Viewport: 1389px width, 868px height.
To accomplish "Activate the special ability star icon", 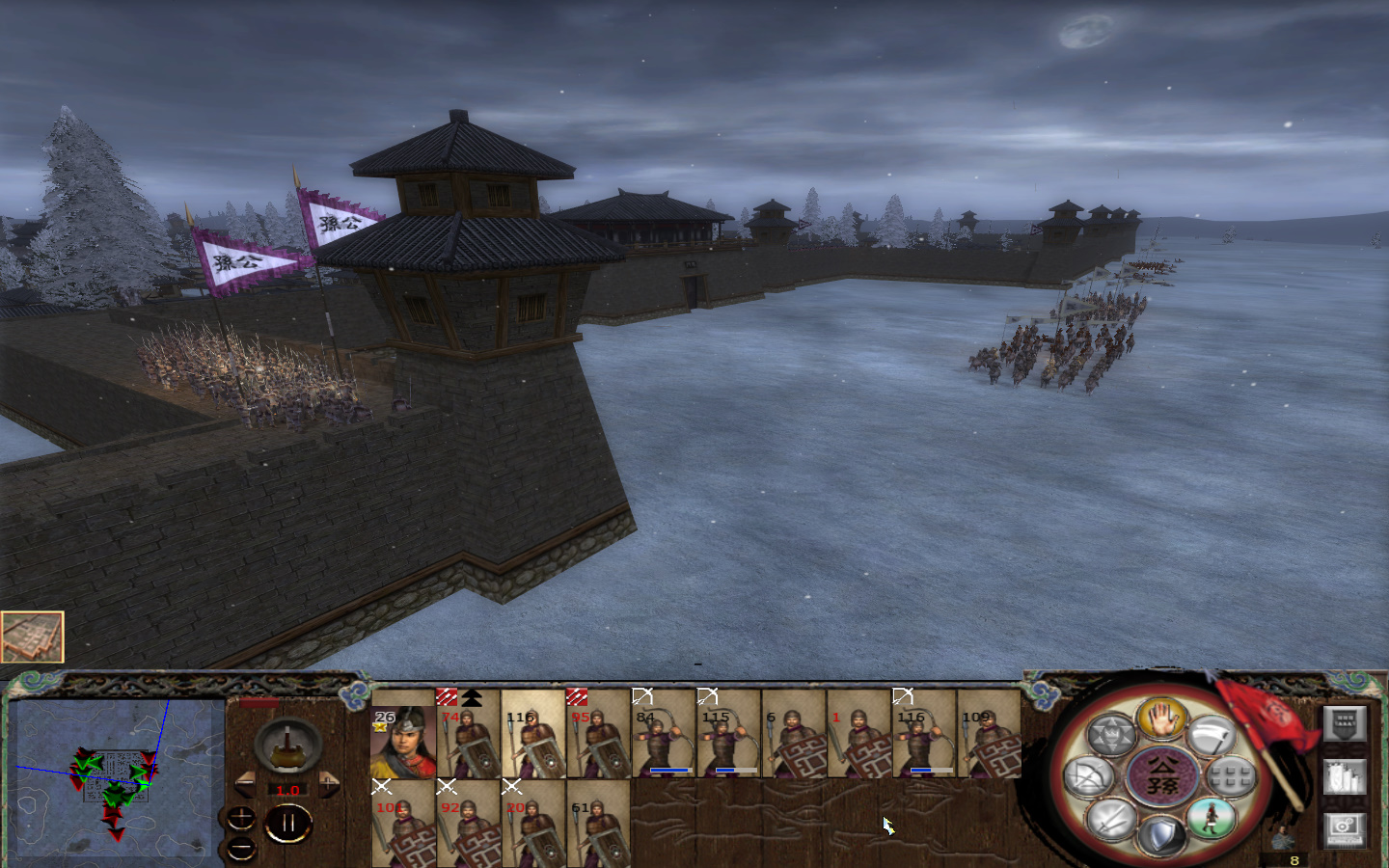I will coord(1111,732).
